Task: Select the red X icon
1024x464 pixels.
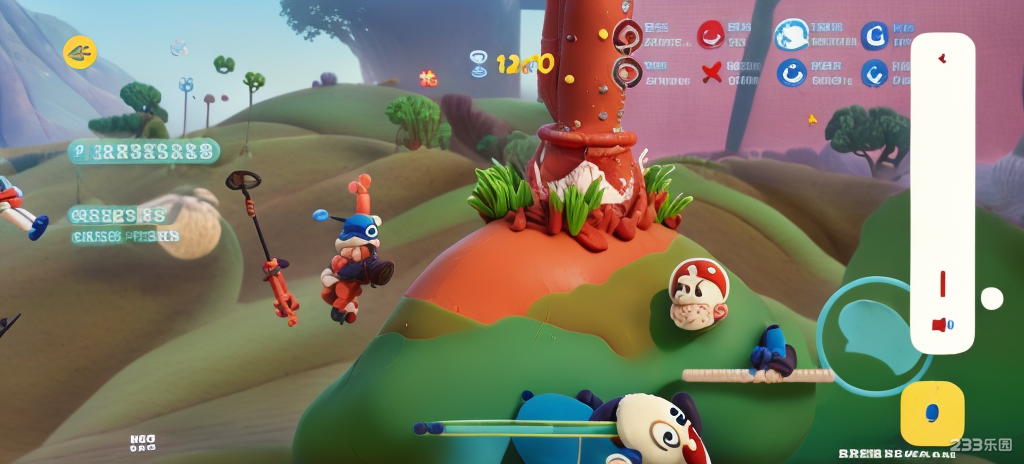Action: pos(712,71)
